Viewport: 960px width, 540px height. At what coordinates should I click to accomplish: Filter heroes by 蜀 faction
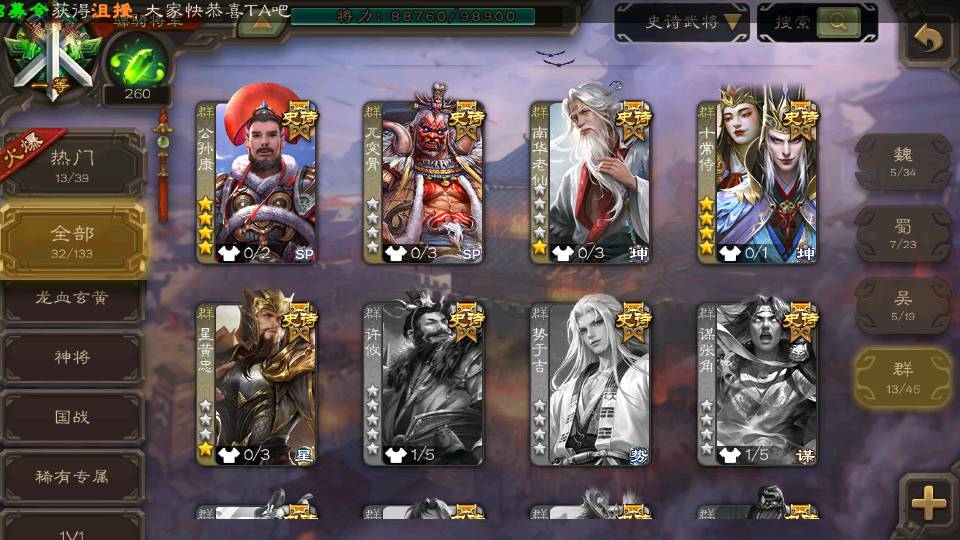tap(902, 233)
